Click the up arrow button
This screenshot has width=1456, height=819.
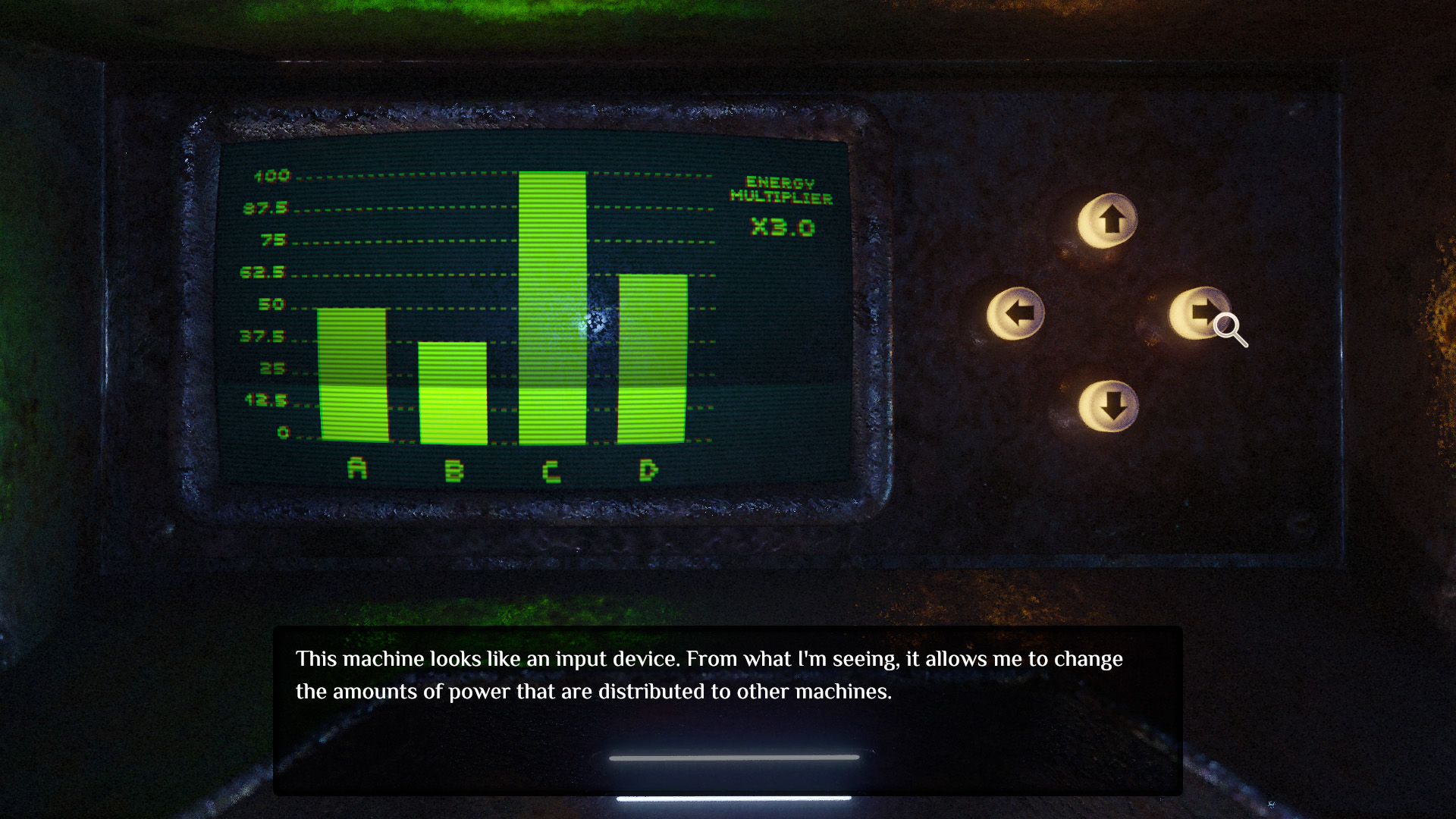coord(1108,221)
